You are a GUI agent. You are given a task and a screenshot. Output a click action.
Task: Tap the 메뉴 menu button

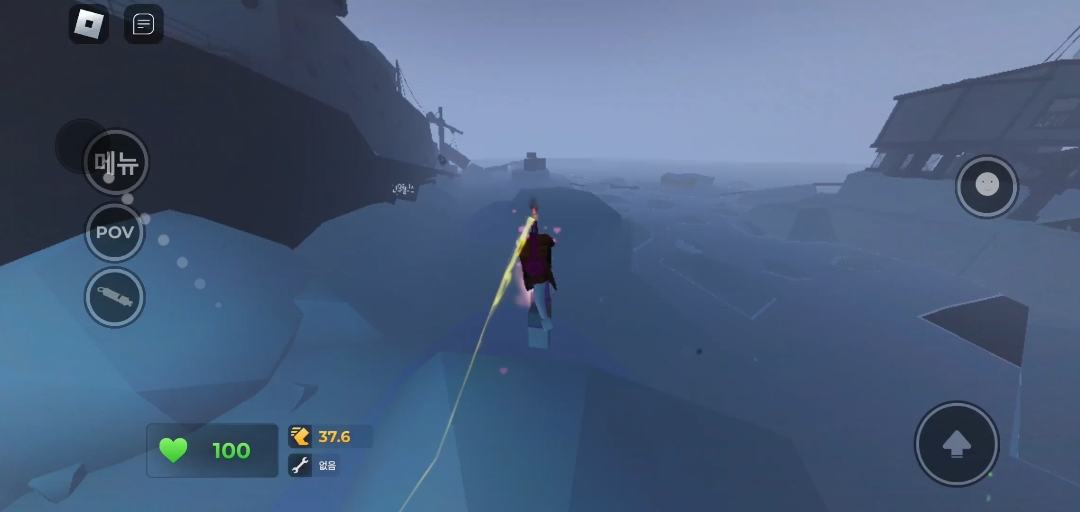pos(116,162)
